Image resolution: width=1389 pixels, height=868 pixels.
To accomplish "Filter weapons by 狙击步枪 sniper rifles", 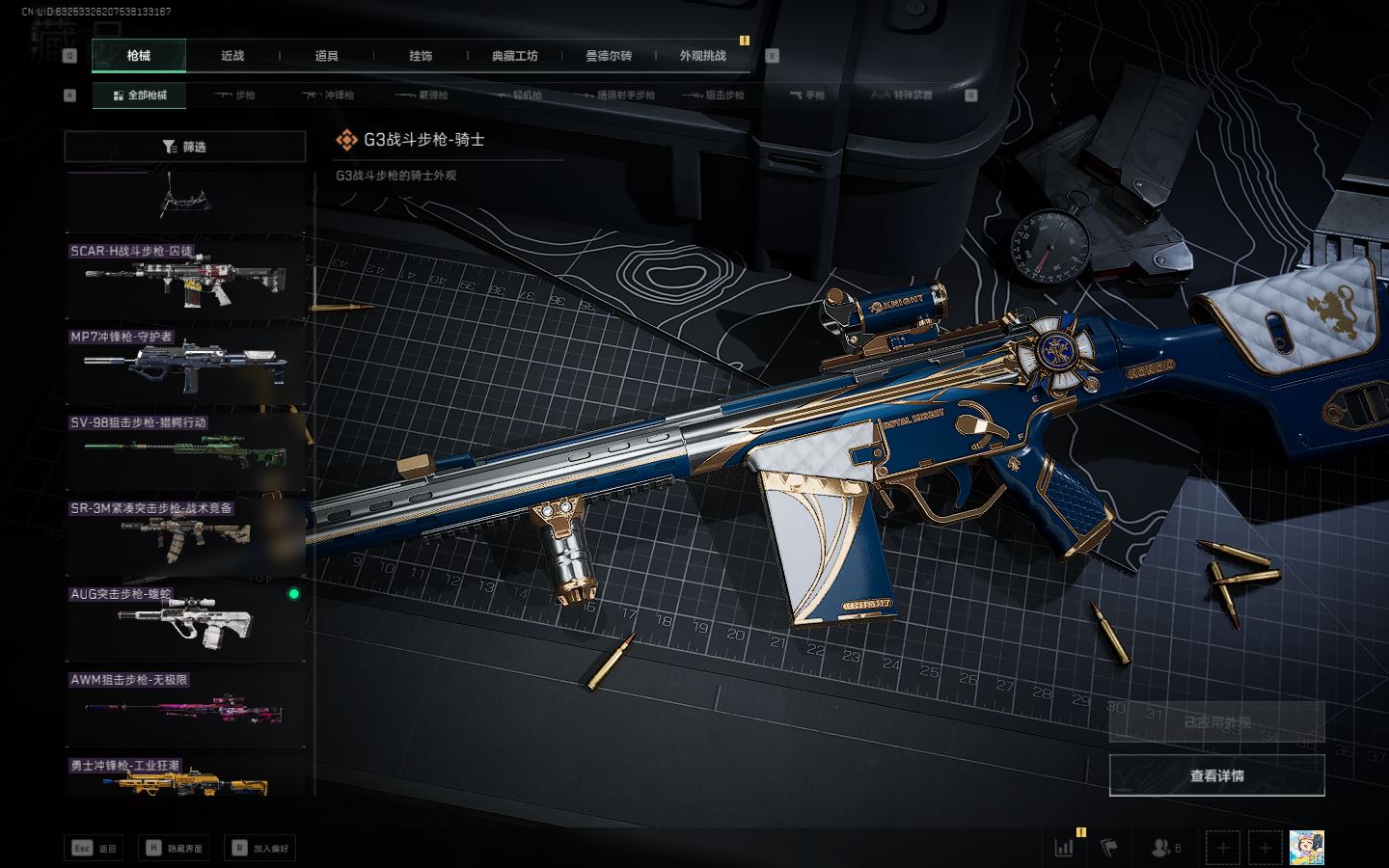I will (714, 95).
